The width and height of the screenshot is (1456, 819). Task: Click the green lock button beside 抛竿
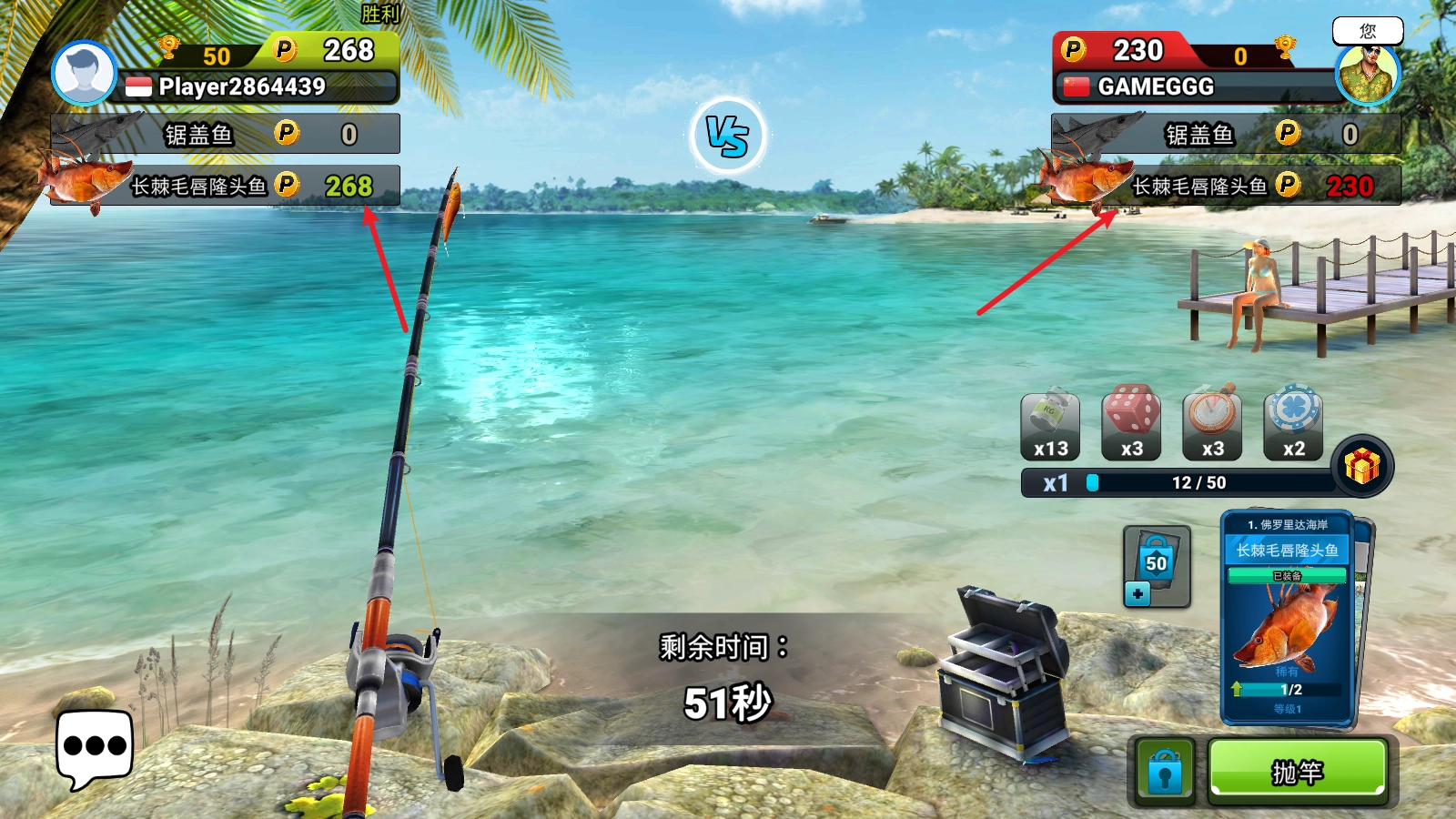pos(1165,772)
